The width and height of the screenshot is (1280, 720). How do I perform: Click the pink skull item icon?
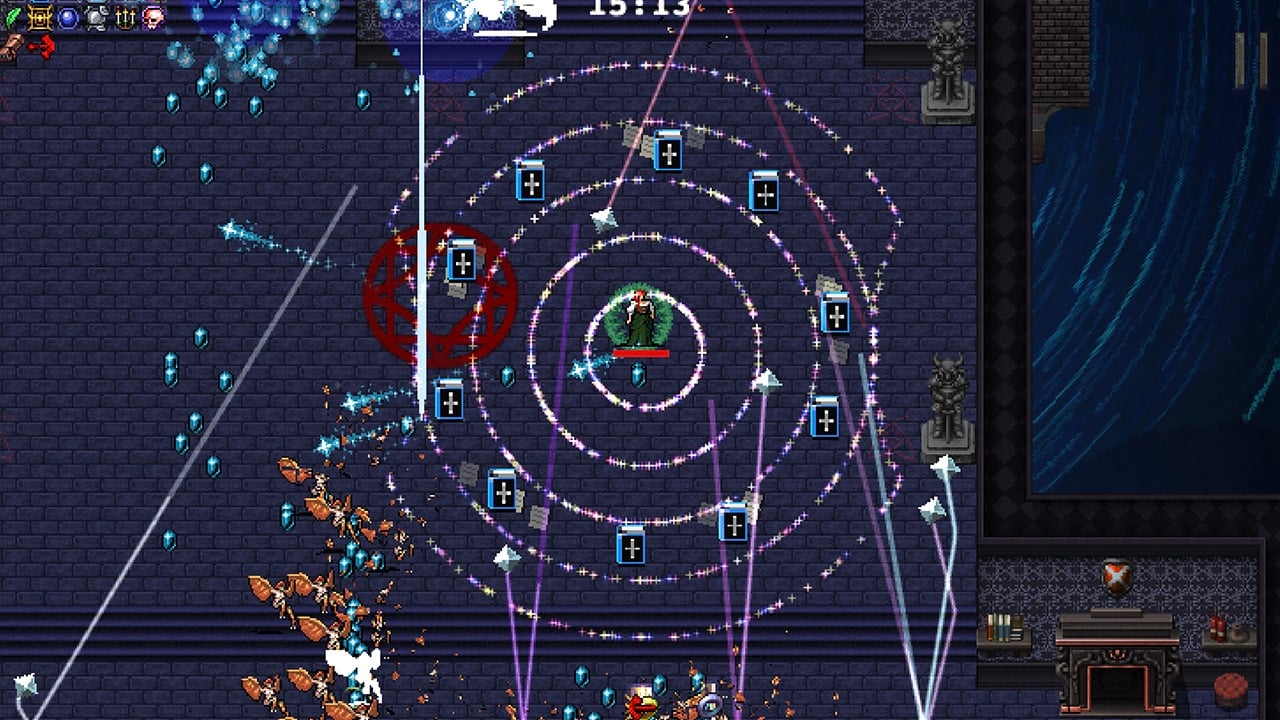pos(153,17)
